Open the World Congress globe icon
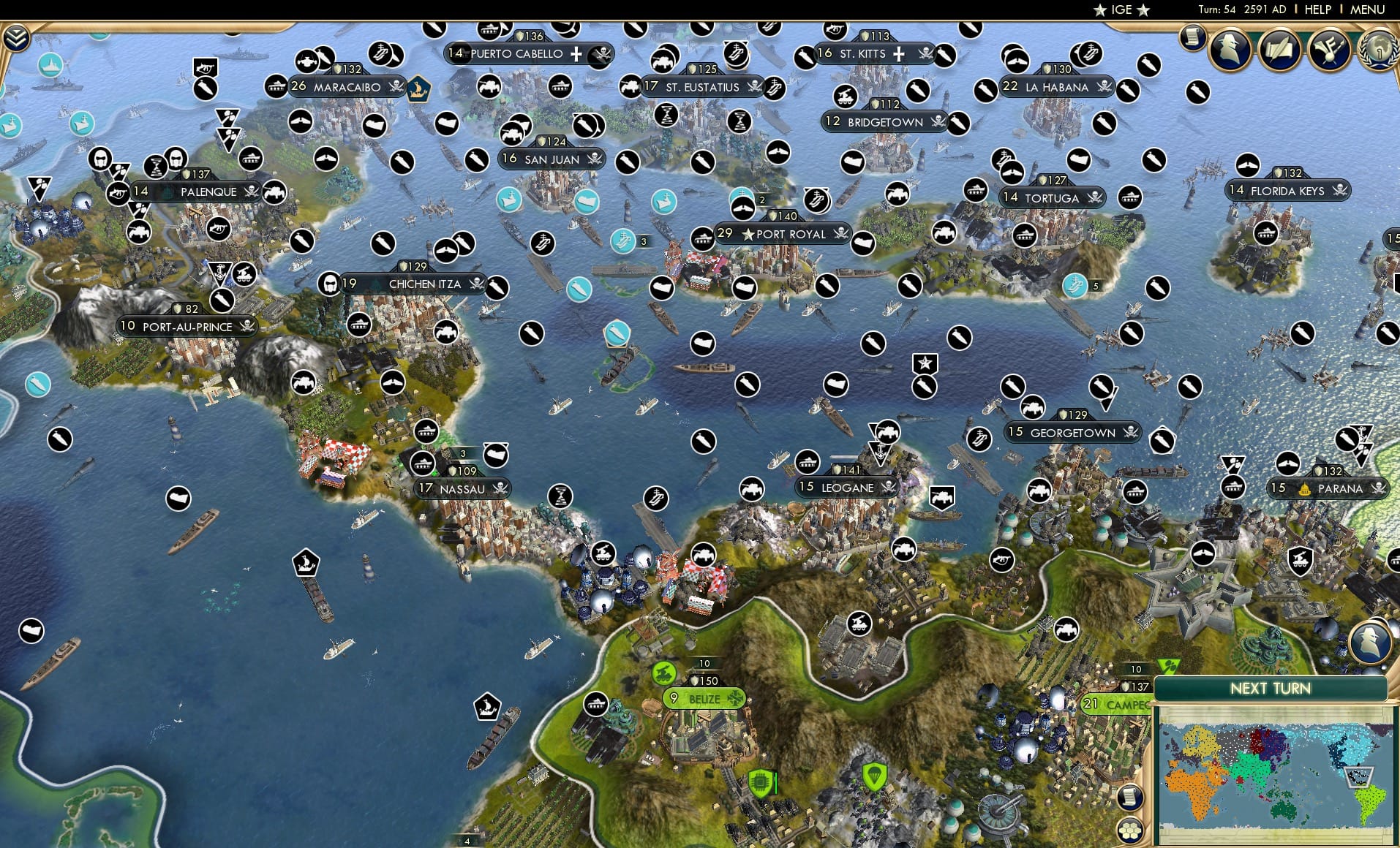1400x848 pixels. coord(1378,51)
